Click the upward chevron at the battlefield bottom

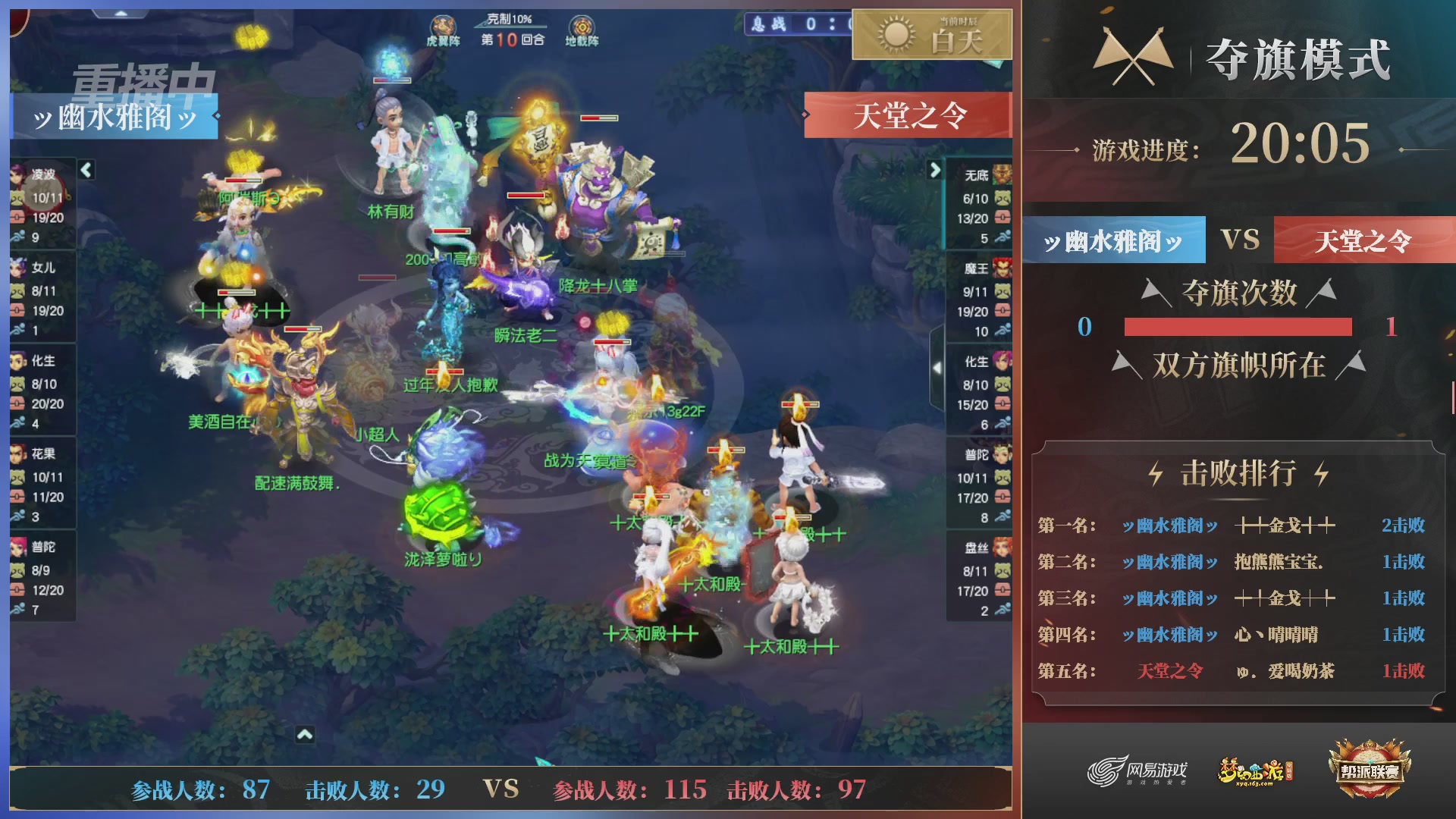(306, 733)
